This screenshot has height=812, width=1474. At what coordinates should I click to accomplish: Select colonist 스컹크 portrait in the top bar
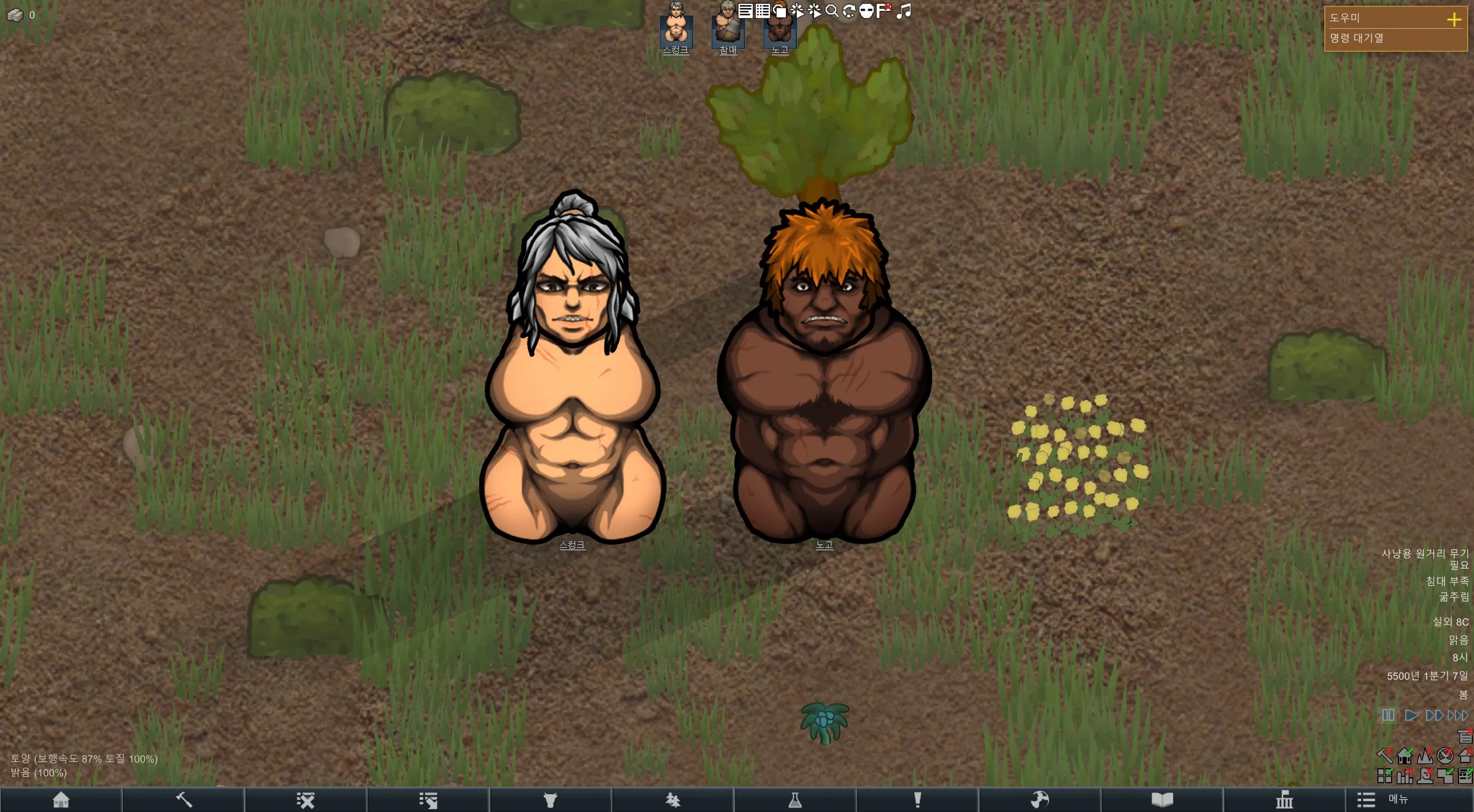[x=676, y=26]
